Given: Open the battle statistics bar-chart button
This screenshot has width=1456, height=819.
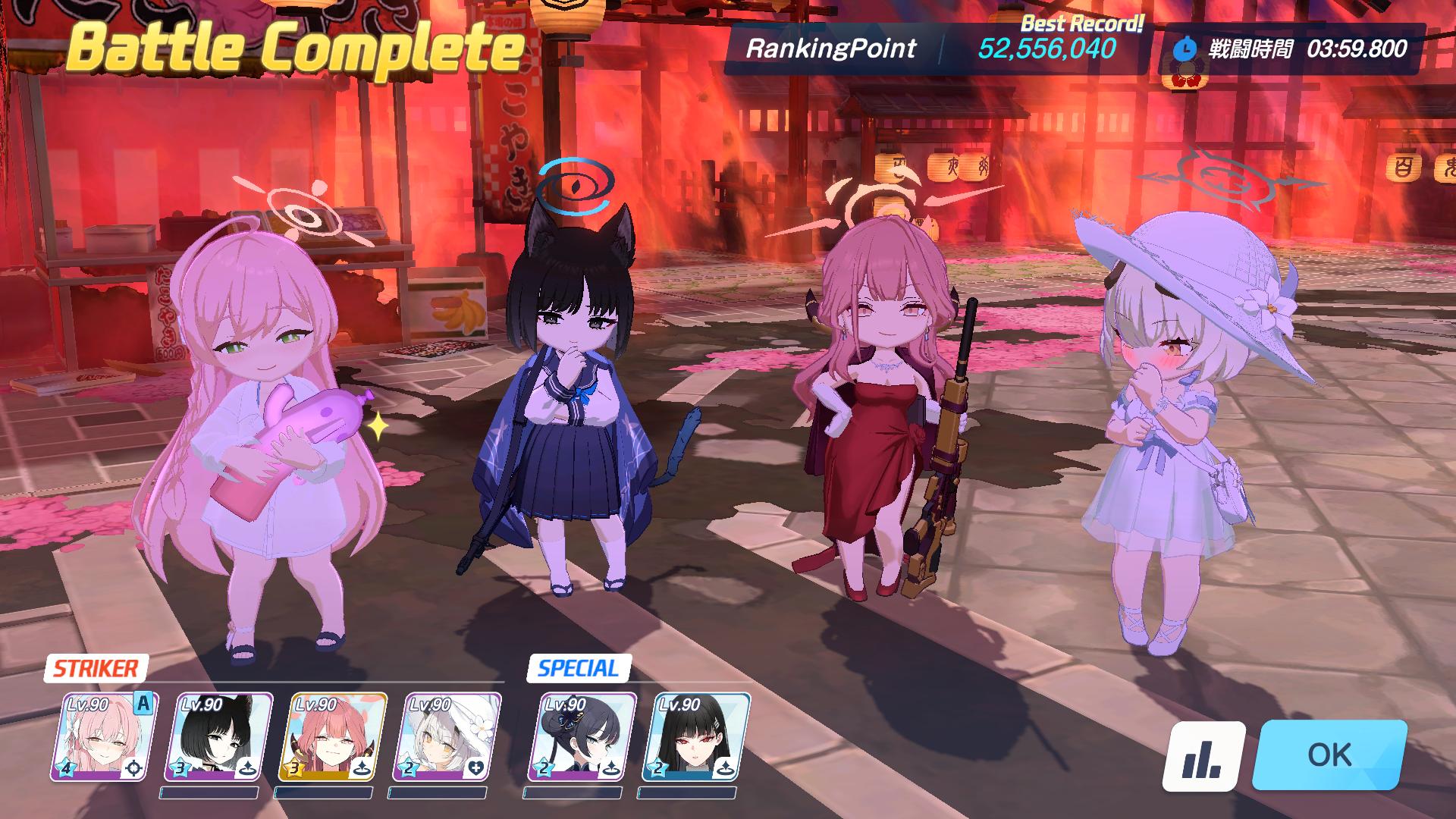Looking at the screenshot, I should click(x=1203, y=757).
